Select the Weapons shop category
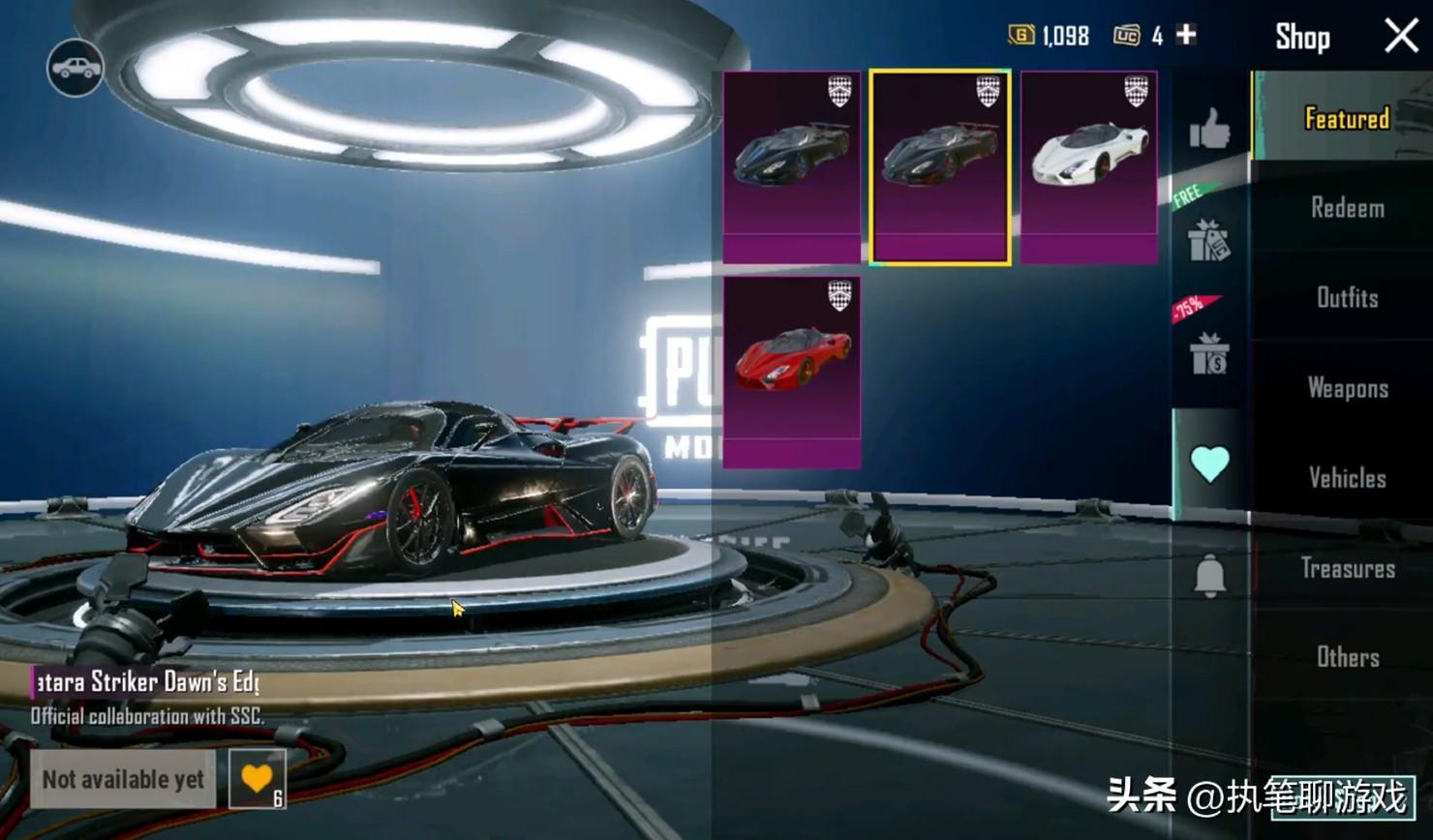Image resolution: width=1433 pixels, height=840 pixels. click(1347, 388)
